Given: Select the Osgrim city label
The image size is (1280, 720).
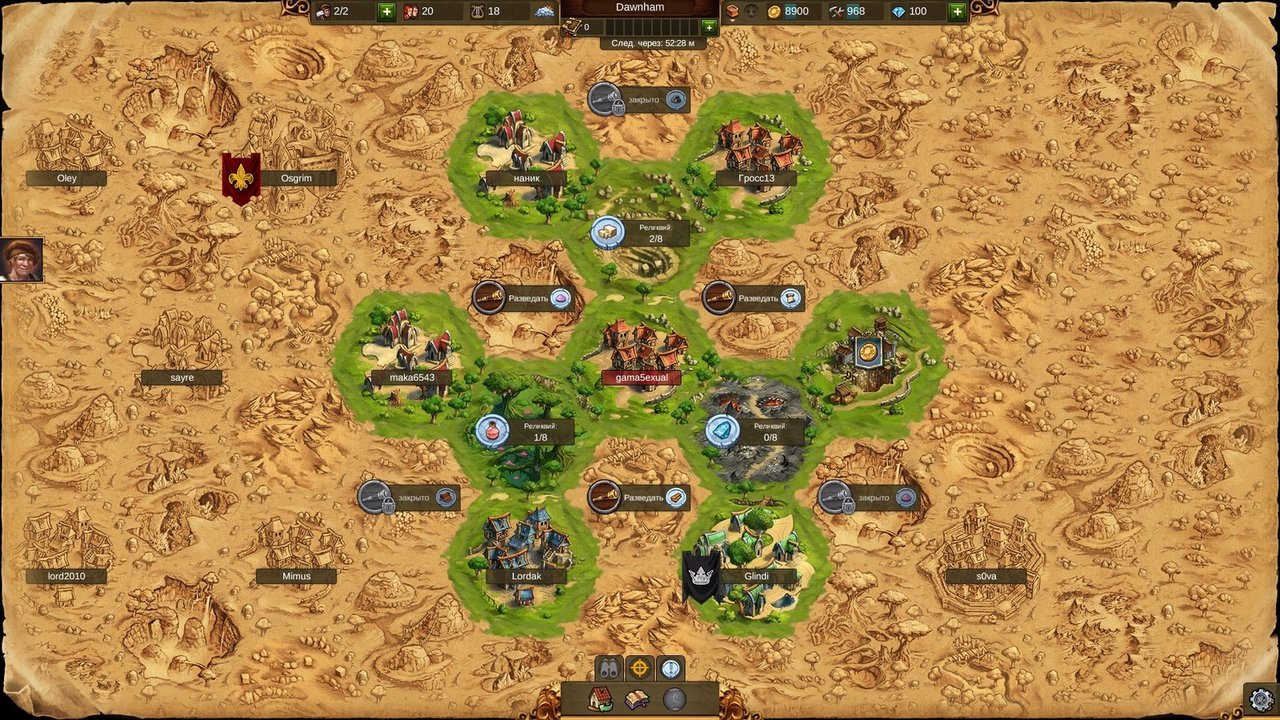Looking at the screenshot, I should click(x=297, y=178).
